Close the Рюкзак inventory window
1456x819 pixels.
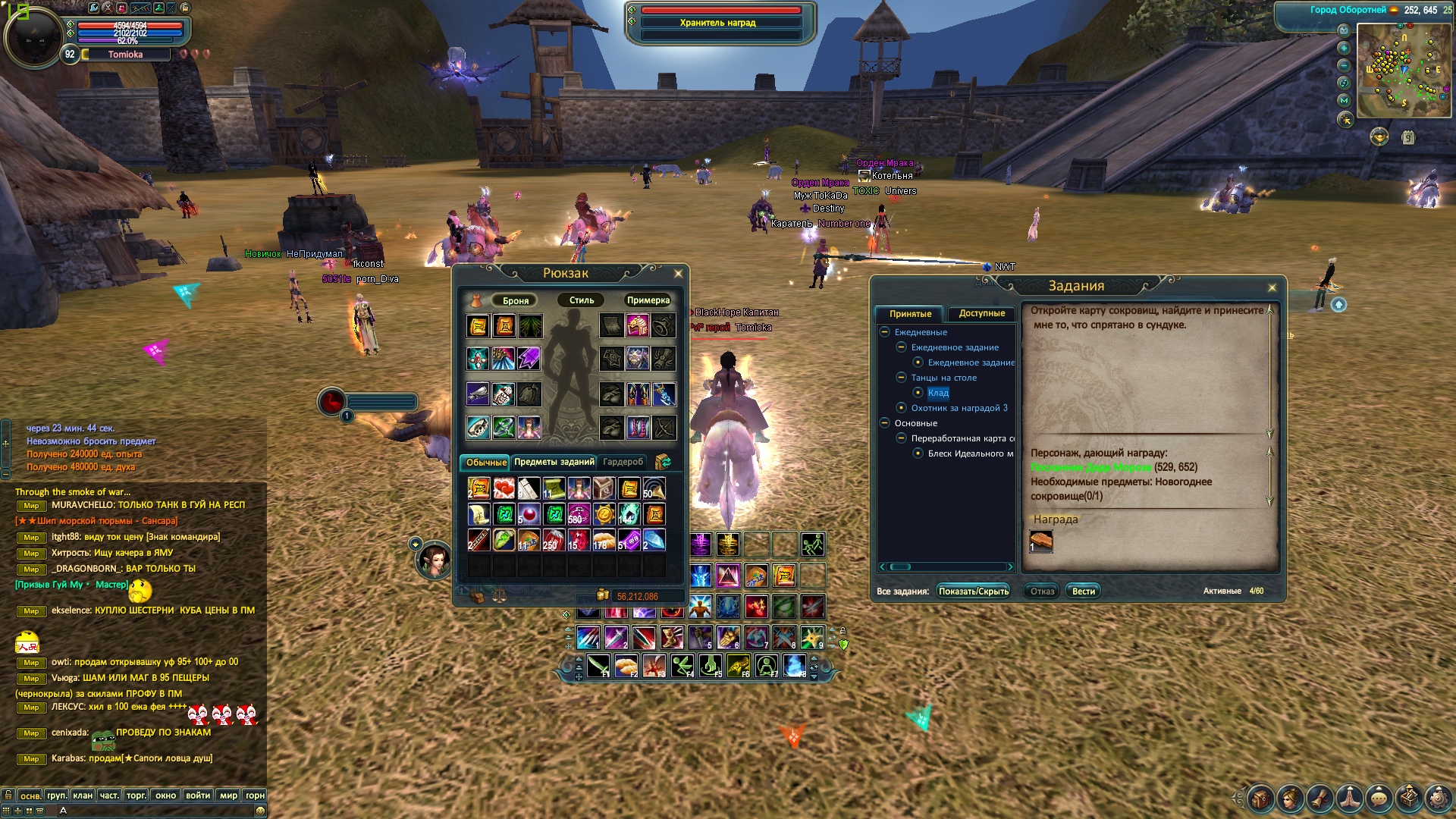coord(678,274)
